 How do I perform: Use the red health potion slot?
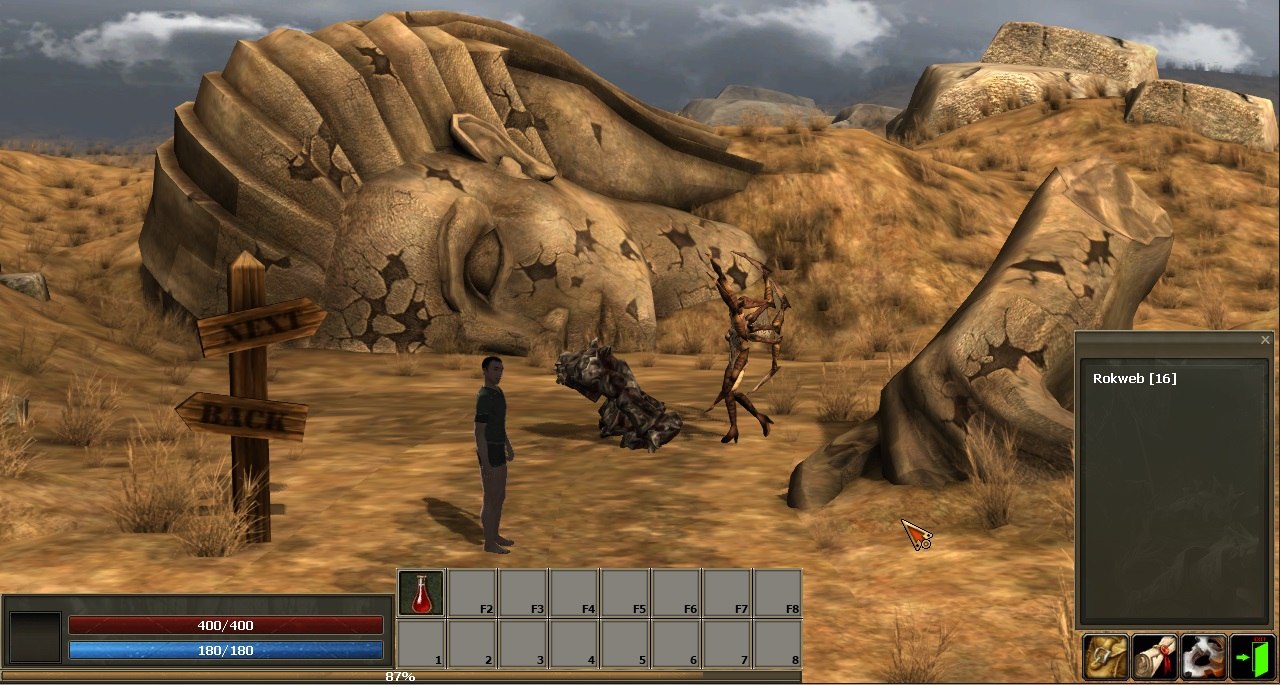tap(421, 593)
